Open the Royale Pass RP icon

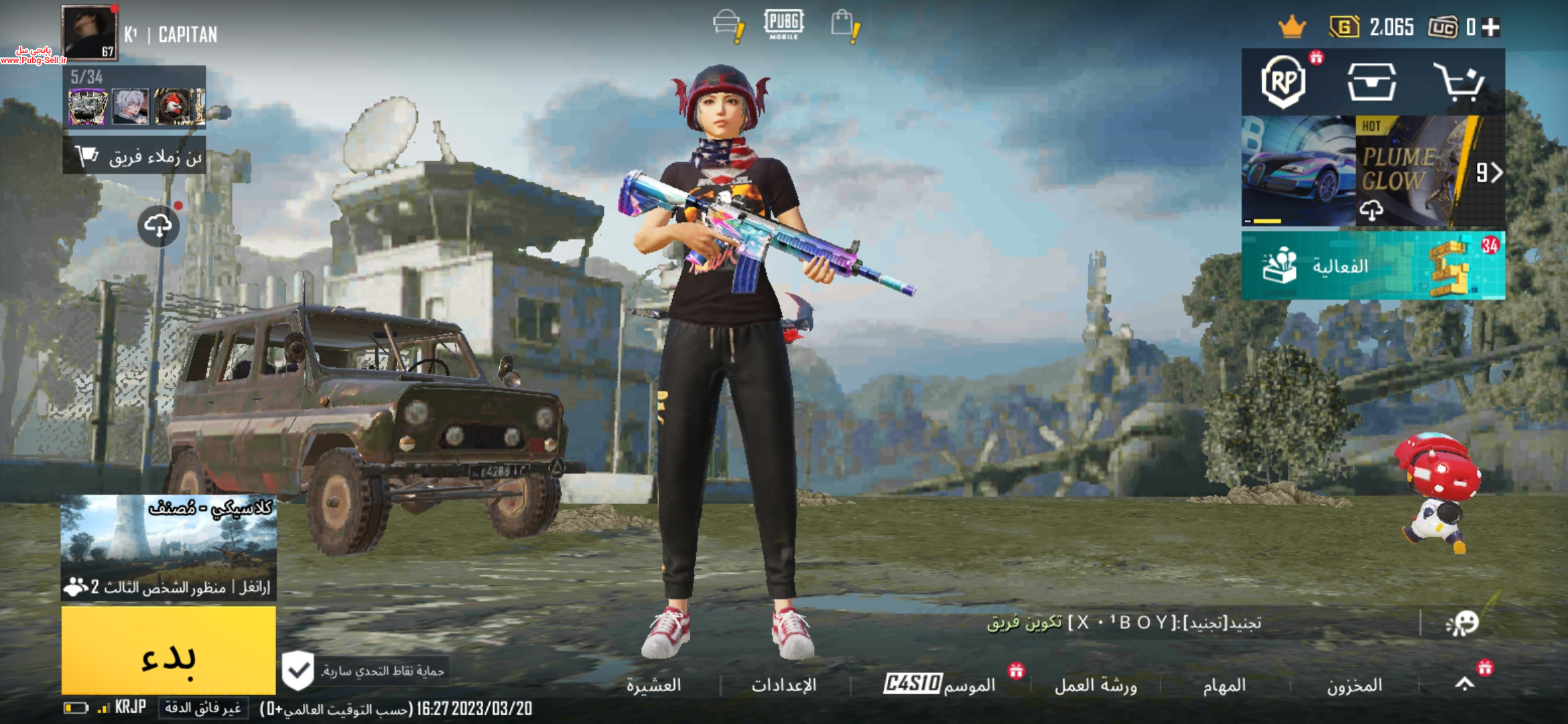click(1283, 82)
